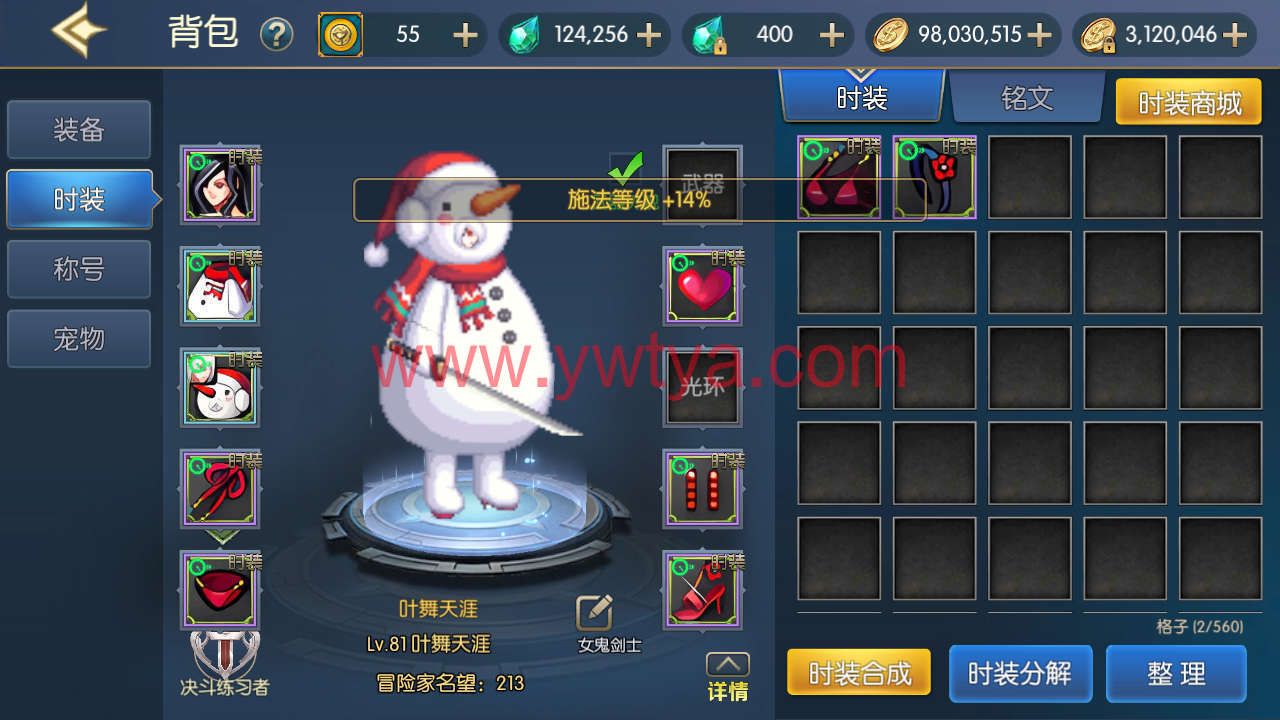Toggle the green checkmark checkbox
The image size is (1280, 720).
[626, 167]
